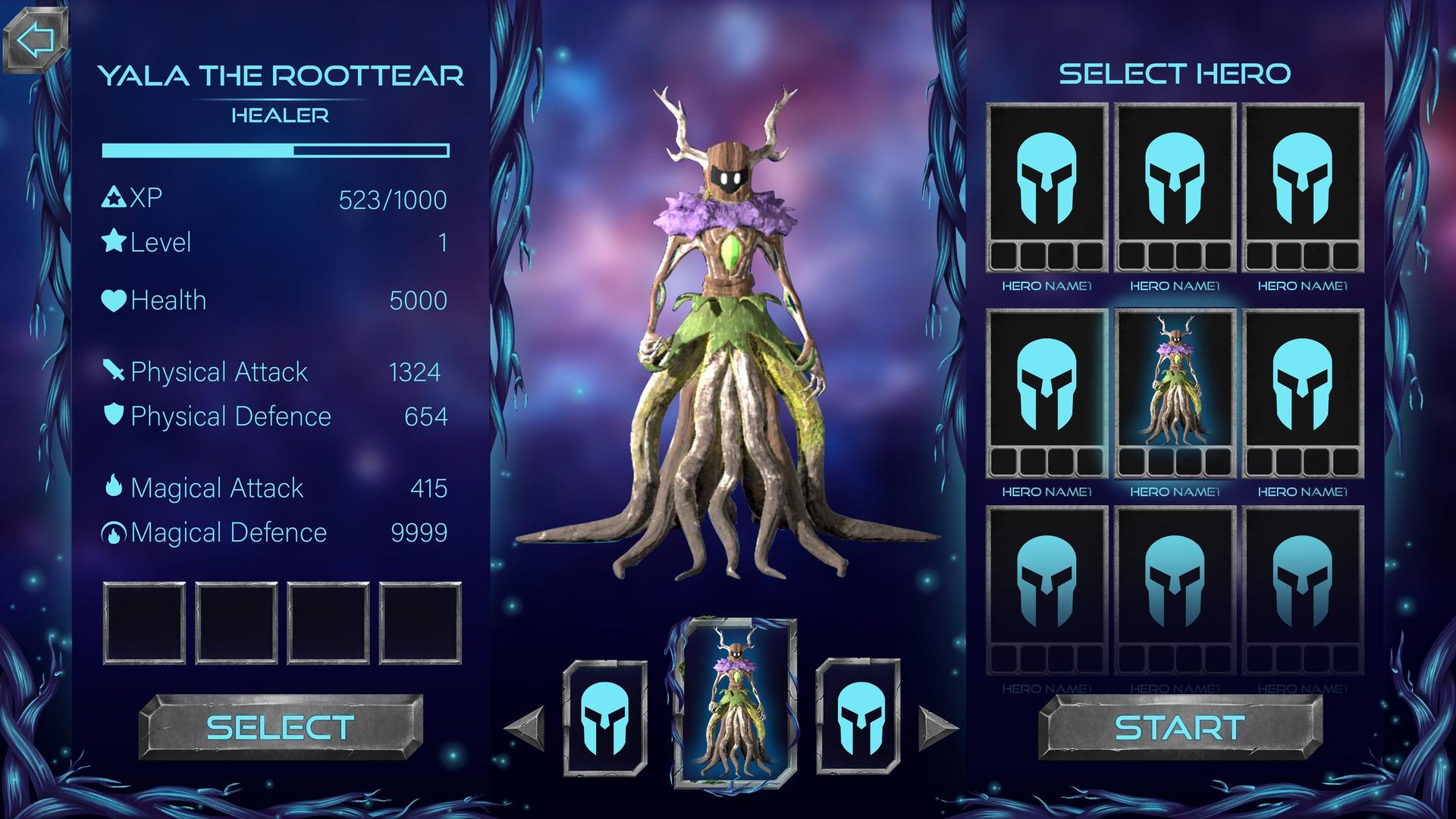Choose the Yala tree hero card in grid
The width and height of the screenshot is (1456, 819).
1175,393
